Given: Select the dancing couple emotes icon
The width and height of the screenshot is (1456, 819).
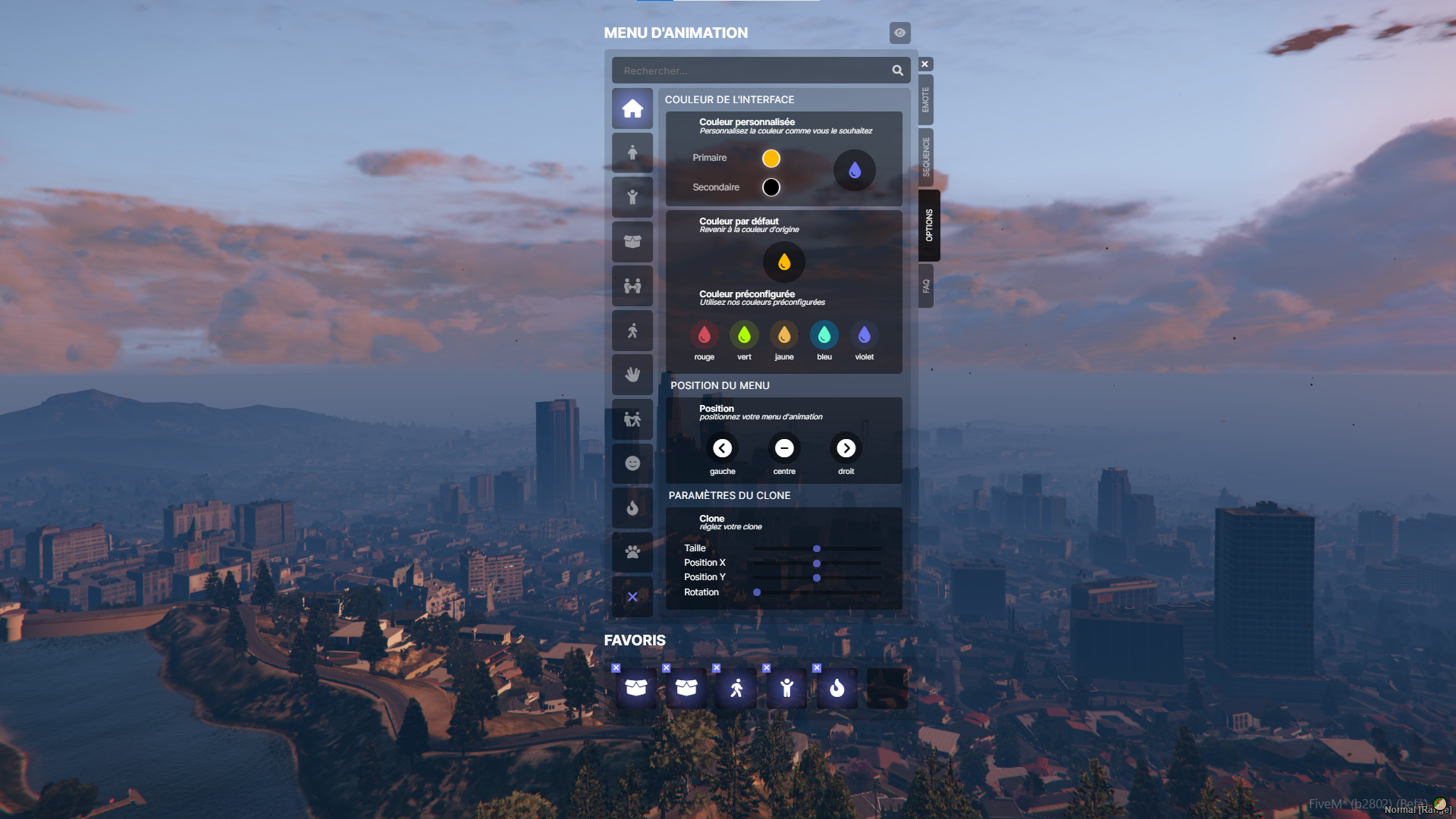Looking at the screenshot, I should pos(632,419).
